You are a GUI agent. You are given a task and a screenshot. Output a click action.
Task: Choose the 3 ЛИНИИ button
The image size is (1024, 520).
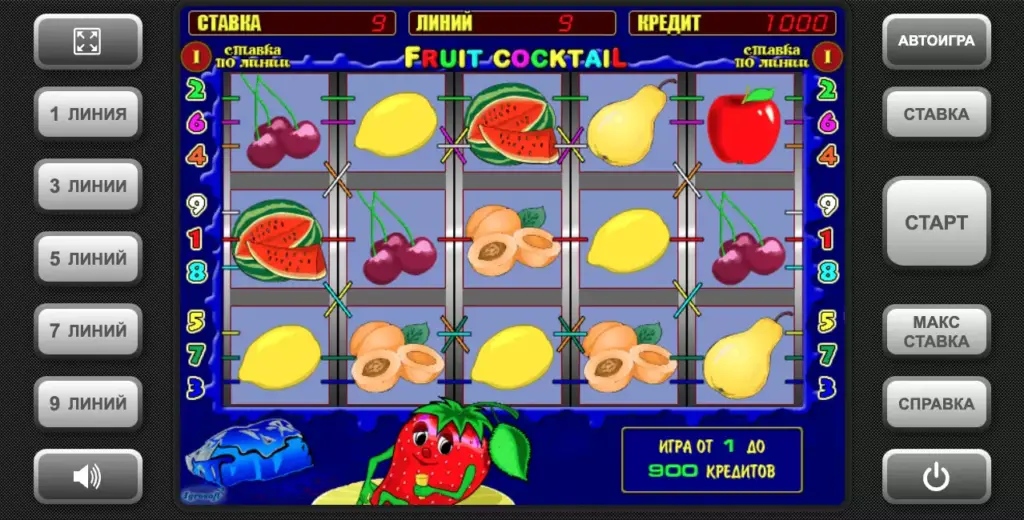[x=87, y=186]
